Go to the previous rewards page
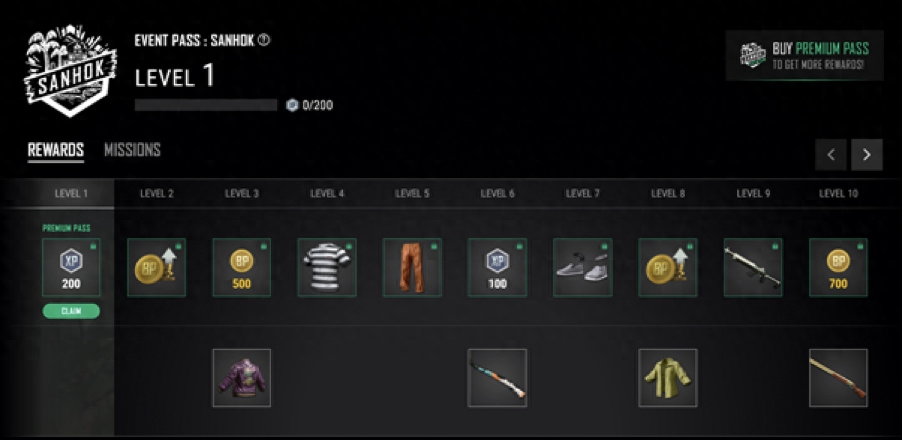902x440 pixels. [831, 155]
